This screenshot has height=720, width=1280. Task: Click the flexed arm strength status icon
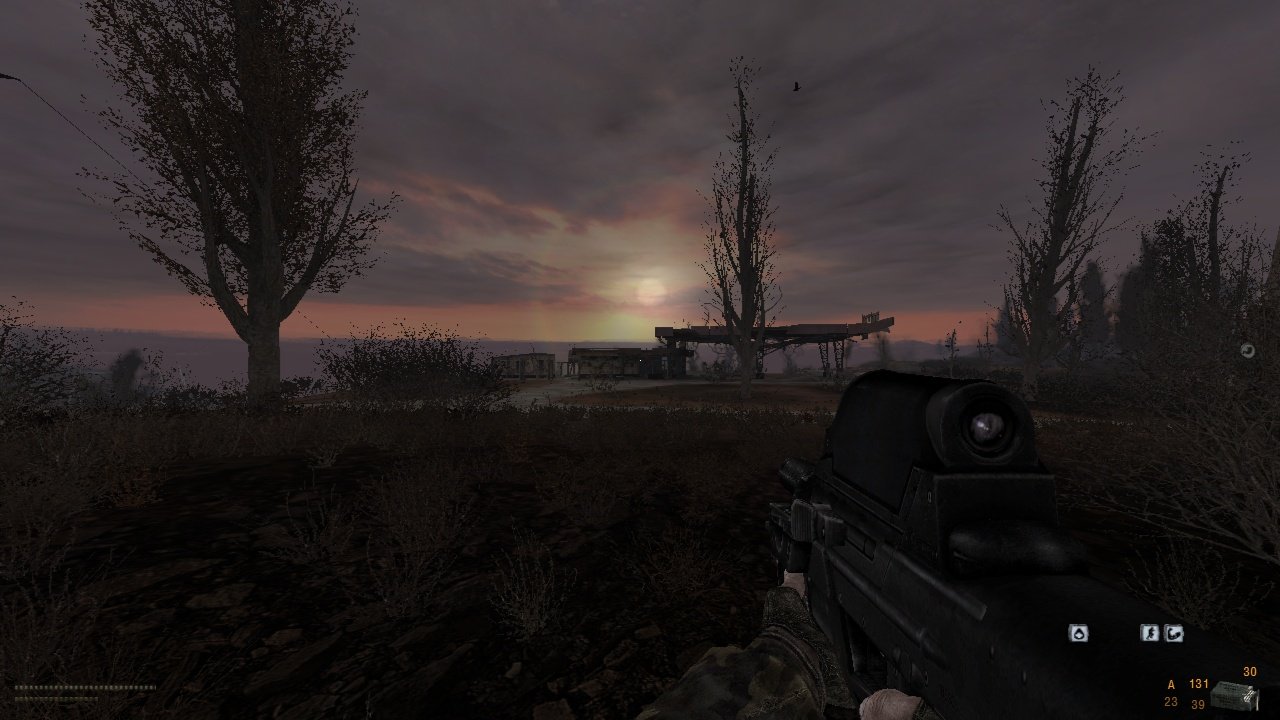(1175, 633)
